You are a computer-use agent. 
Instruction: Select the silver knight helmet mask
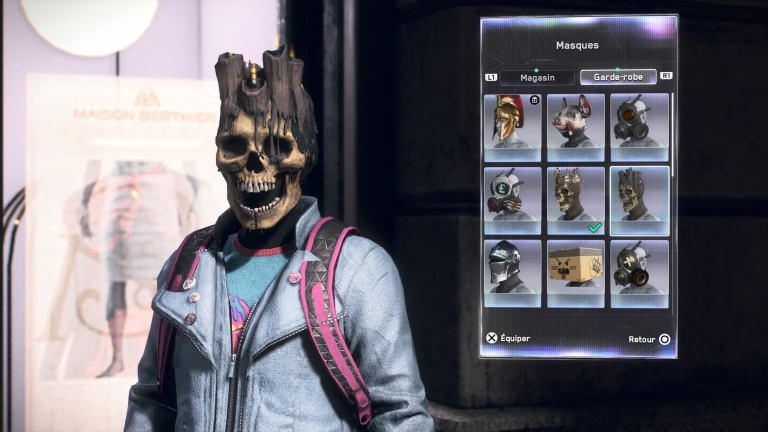point(512,273)
